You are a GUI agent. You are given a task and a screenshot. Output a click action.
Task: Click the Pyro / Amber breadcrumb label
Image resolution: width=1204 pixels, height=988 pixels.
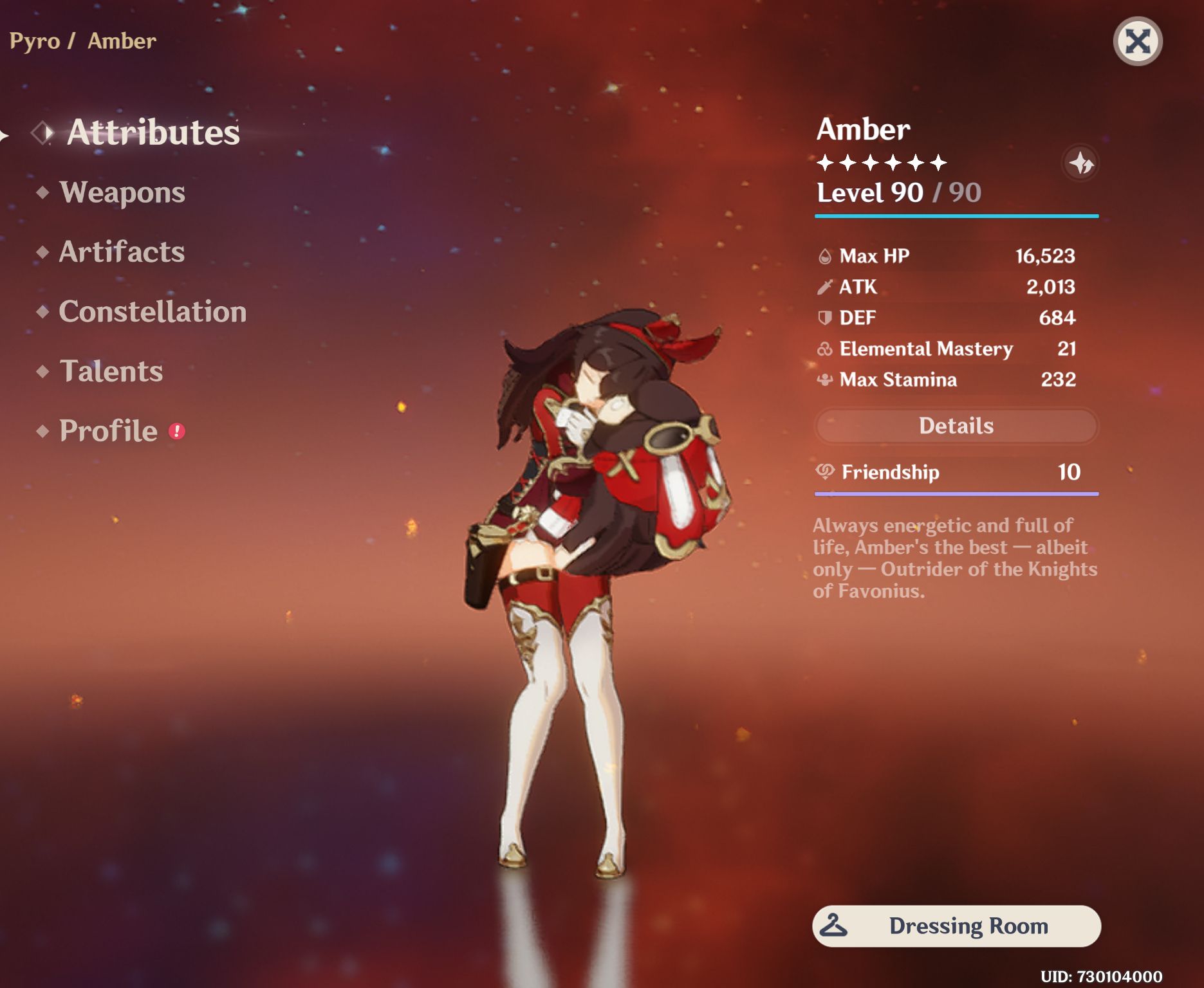click(x=82, y=41)
